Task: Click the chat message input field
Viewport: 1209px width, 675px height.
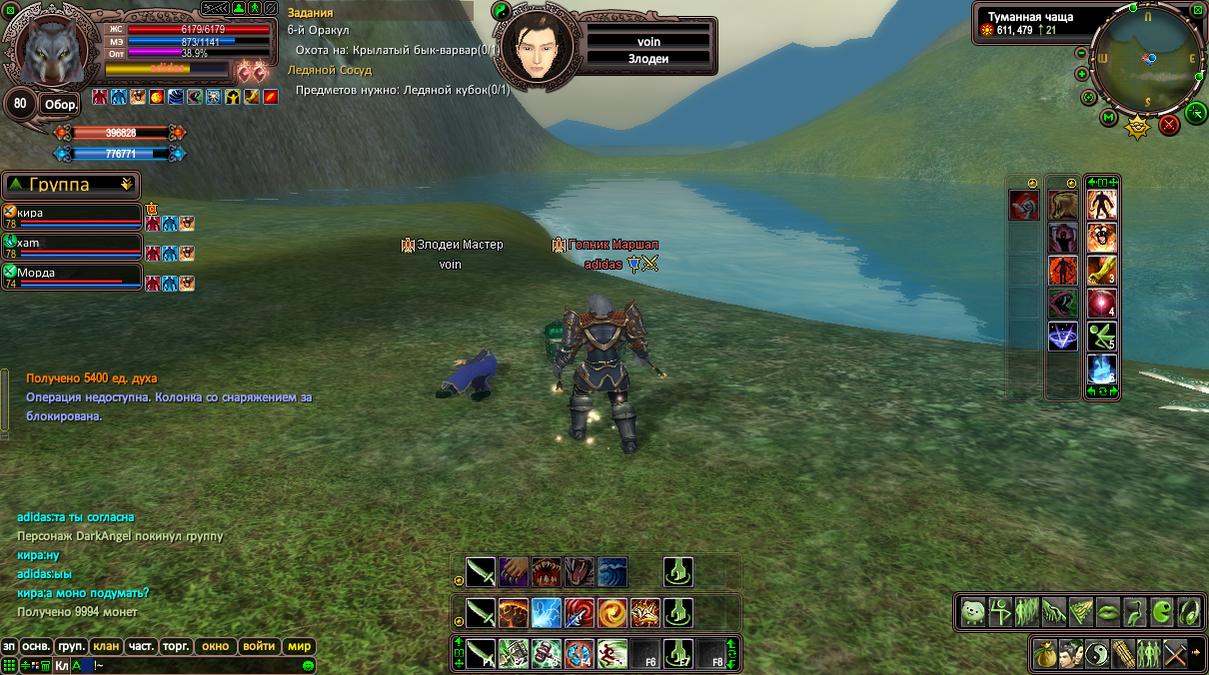Action: click(190, 665)
